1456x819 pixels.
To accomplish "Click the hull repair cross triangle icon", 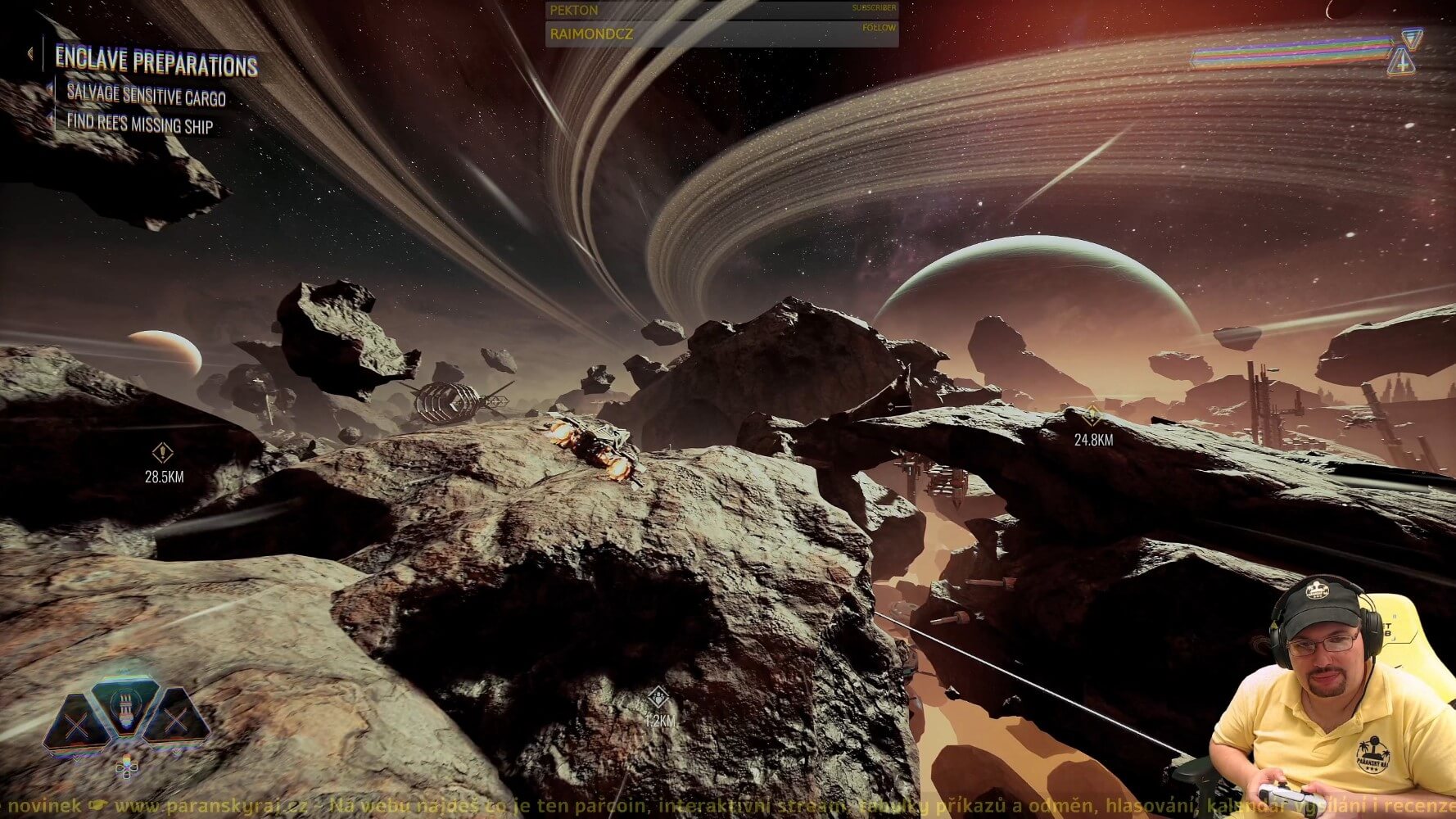I will [x=1401, y=61].
